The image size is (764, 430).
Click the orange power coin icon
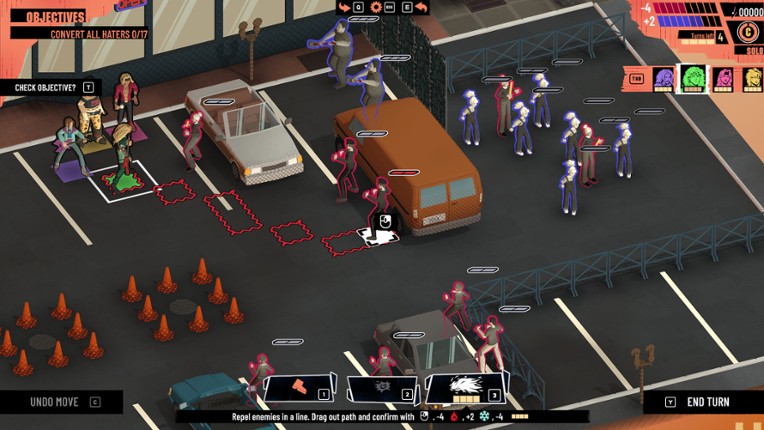pos(746,31)
